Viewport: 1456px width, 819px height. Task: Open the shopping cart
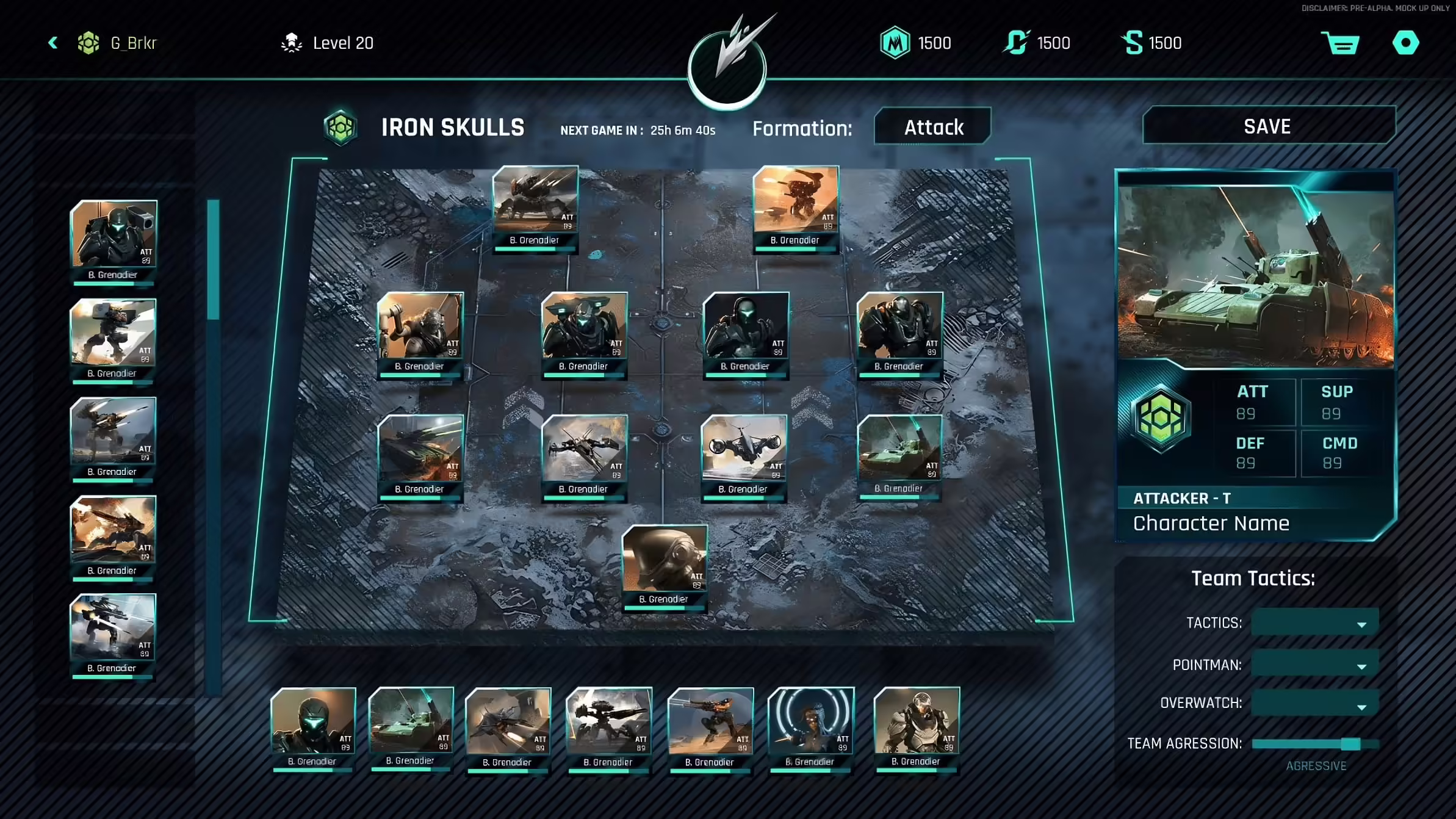tap(1340, 43)
